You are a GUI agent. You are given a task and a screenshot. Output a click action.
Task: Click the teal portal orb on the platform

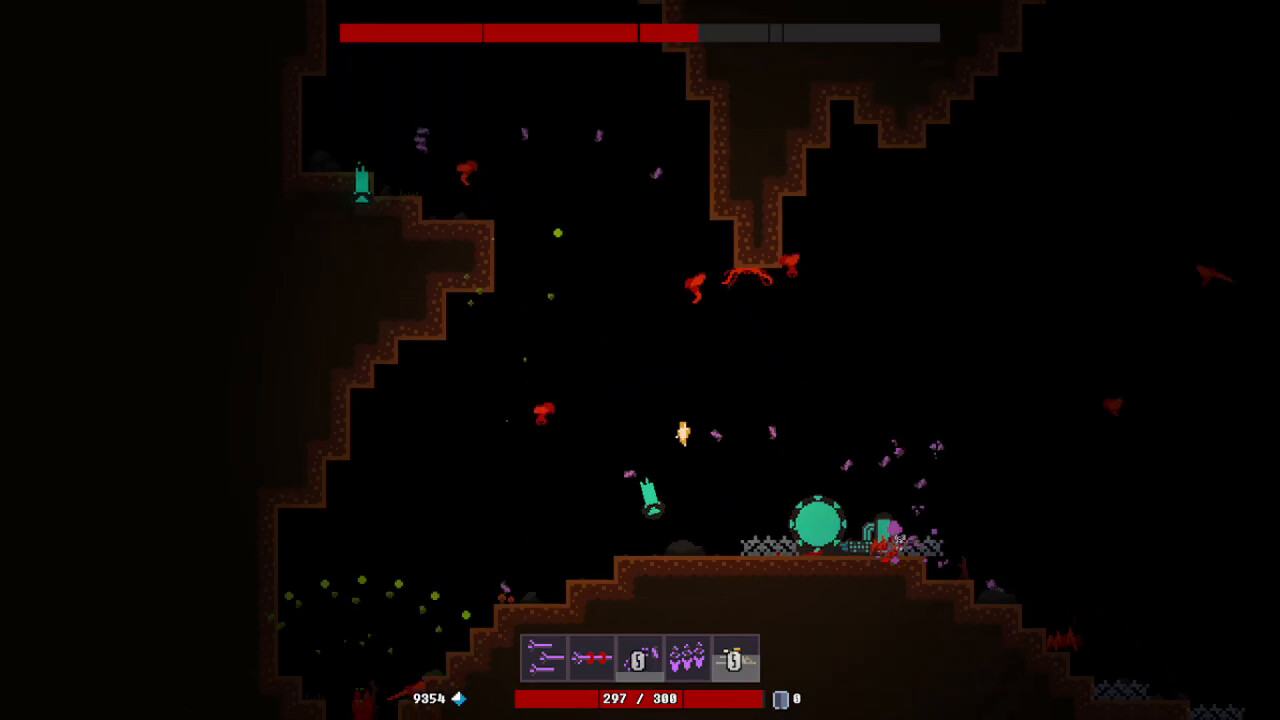pyautogui.click(x=818, y=520)
